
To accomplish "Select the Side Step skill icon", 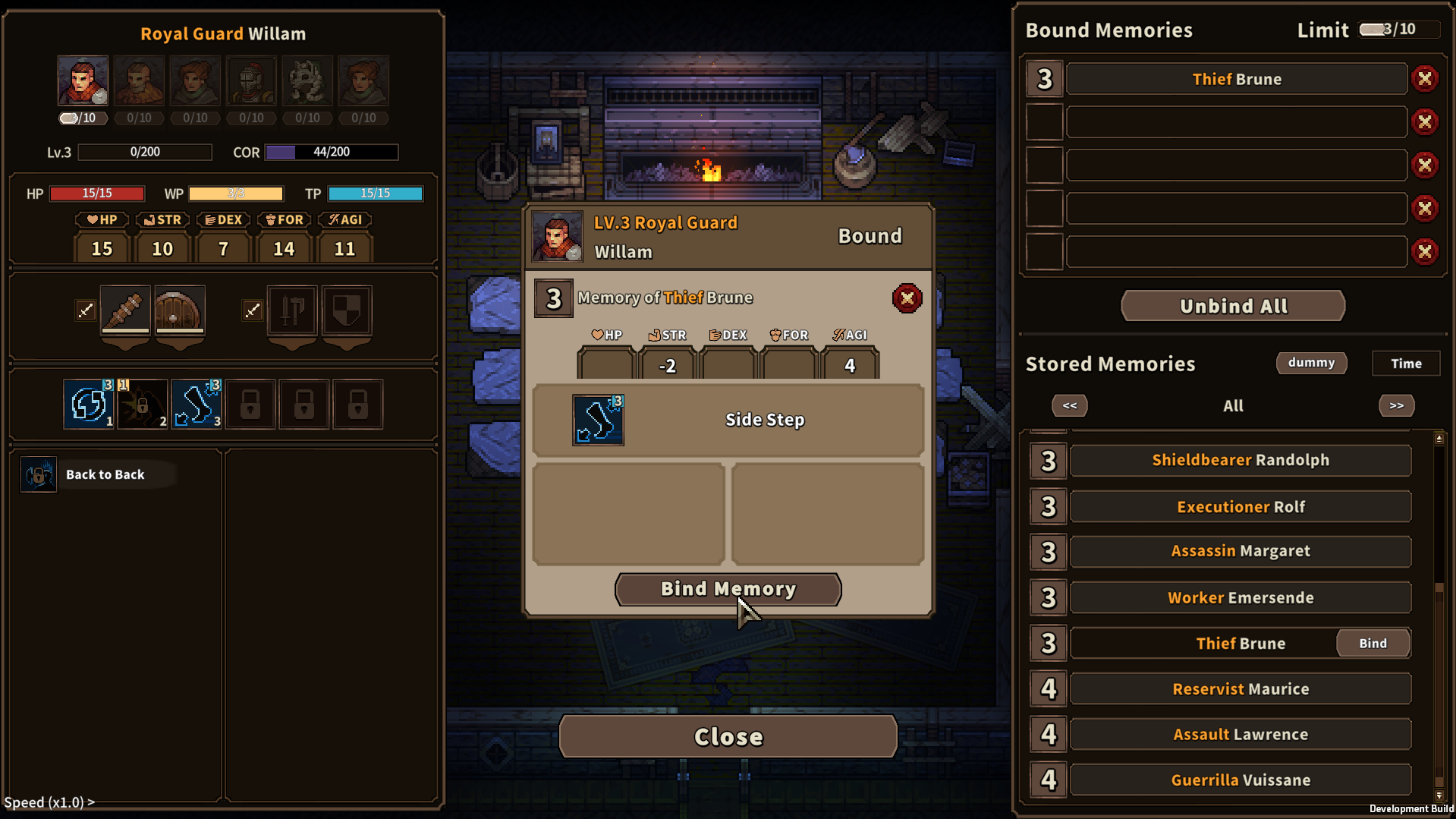I will pos(599,420).
